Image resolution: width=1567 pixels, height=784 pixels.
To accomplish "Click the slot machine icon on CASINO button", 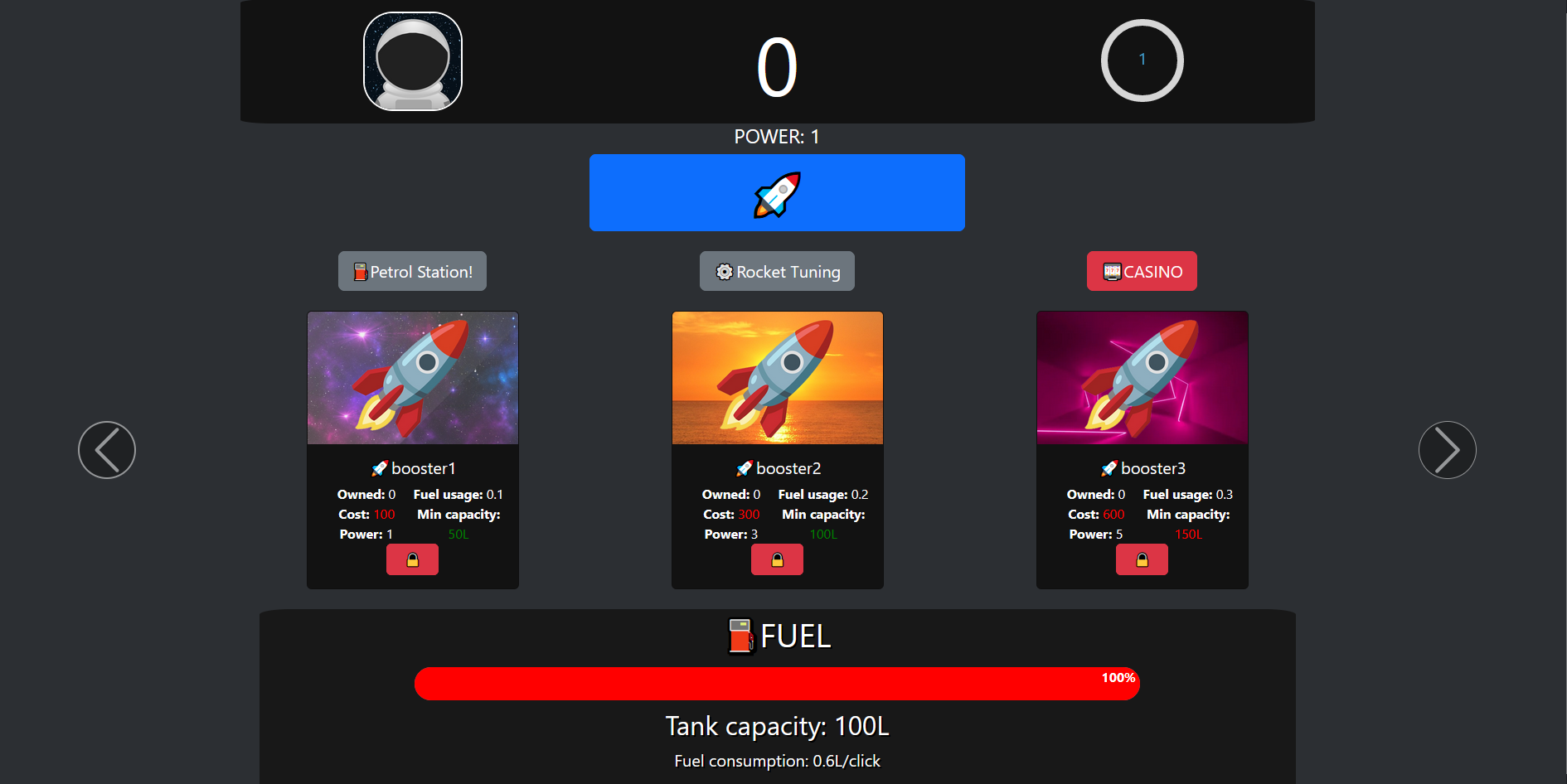I will tap(1111, 271).
